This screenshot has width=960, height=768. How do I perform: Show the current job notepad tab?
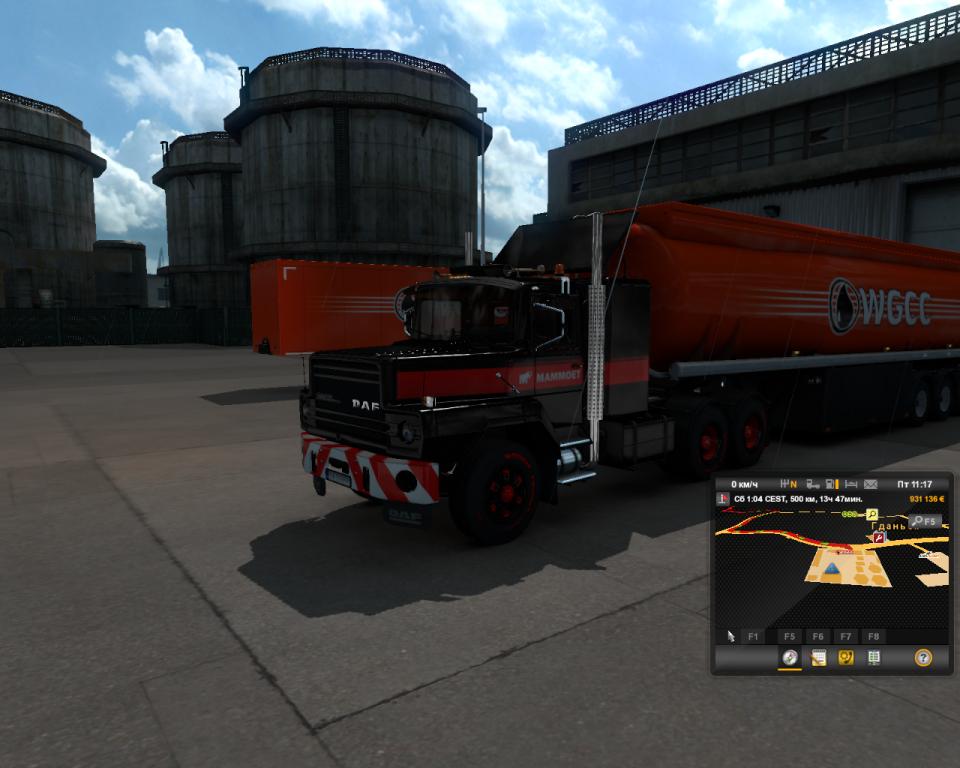(x=818, y=657)
